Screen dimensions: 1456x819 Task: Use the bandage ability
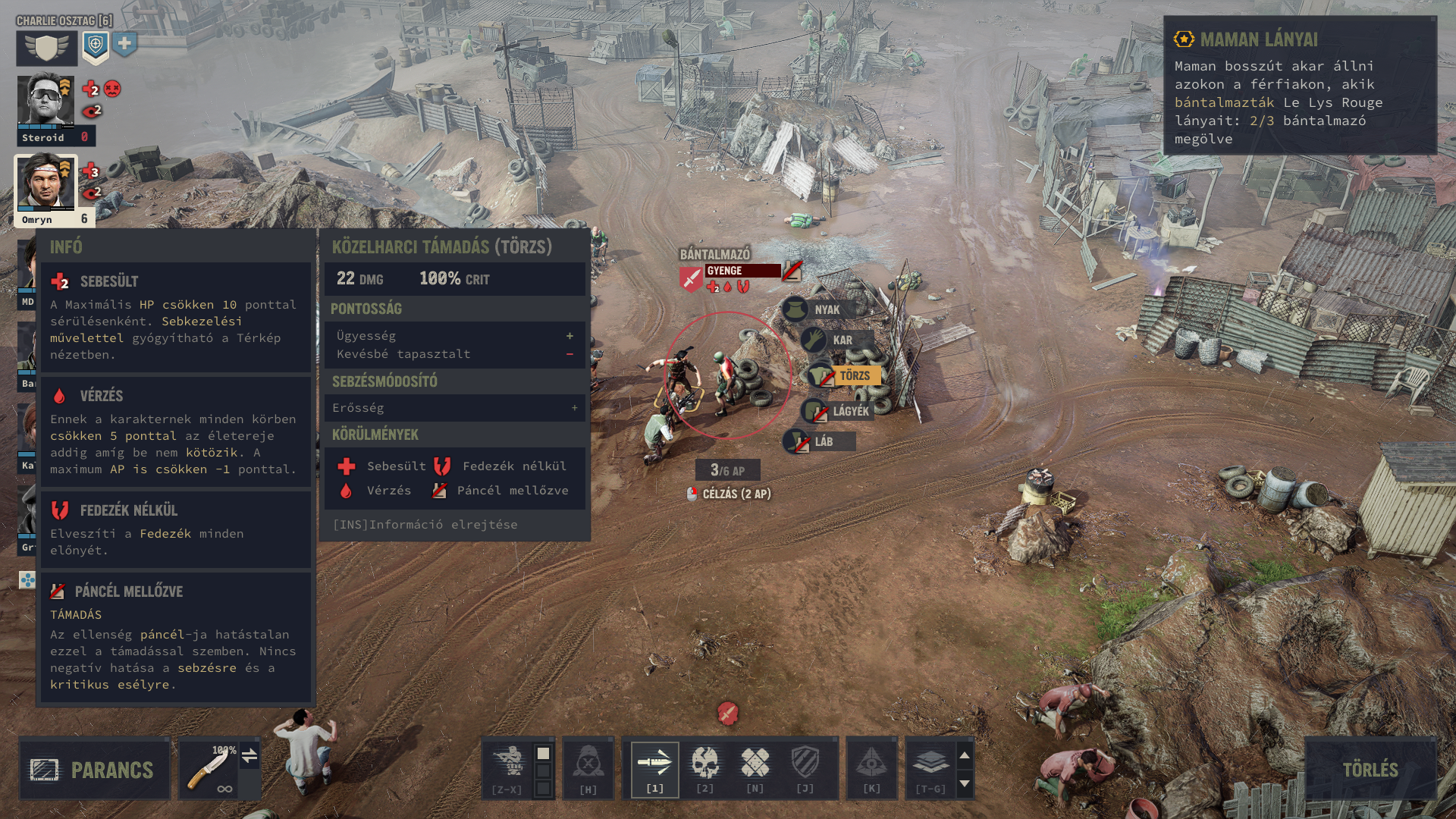[x=755, y=767]
